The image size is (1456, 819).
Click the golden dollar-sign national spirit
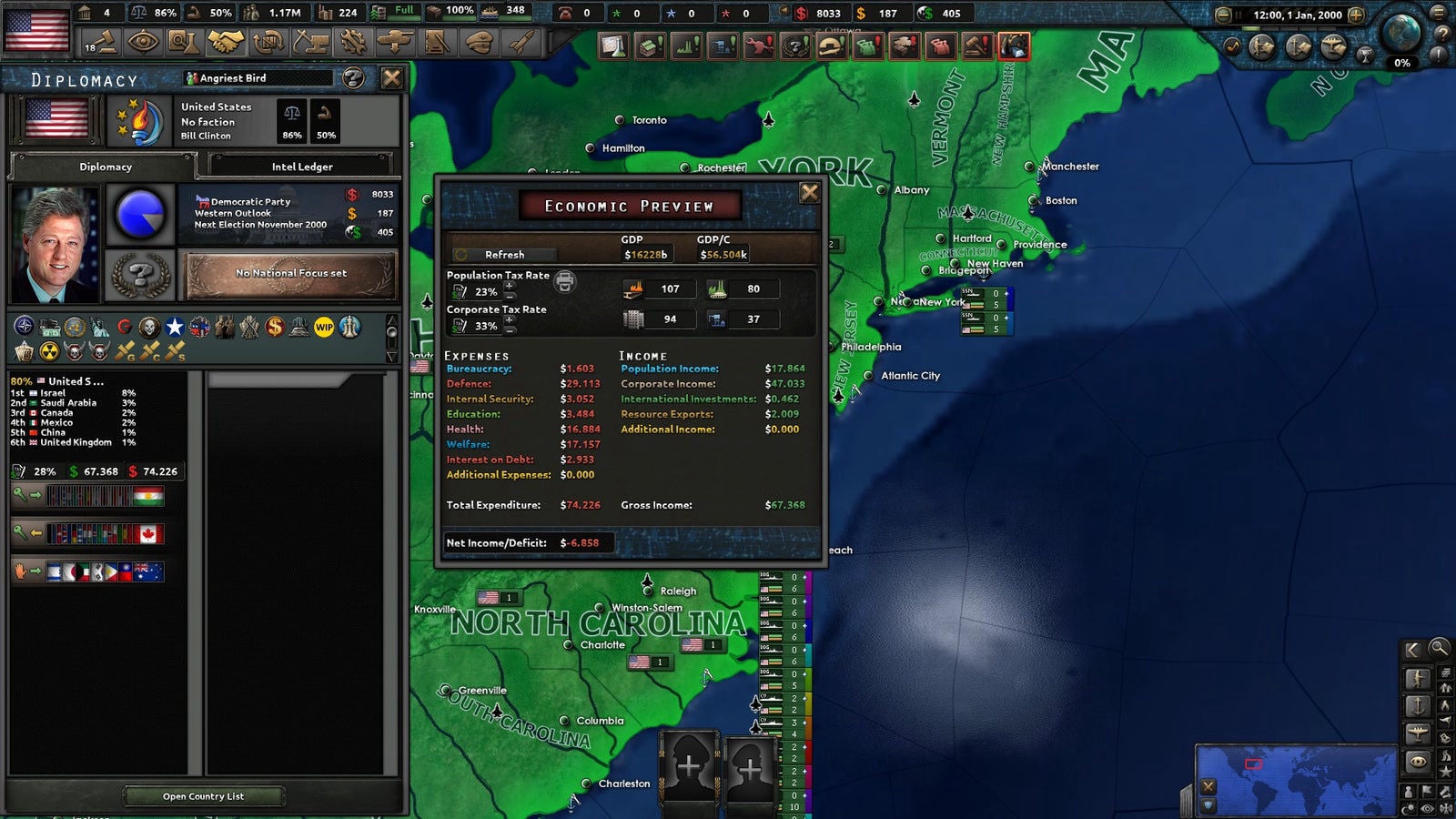(x=275, y=327)
